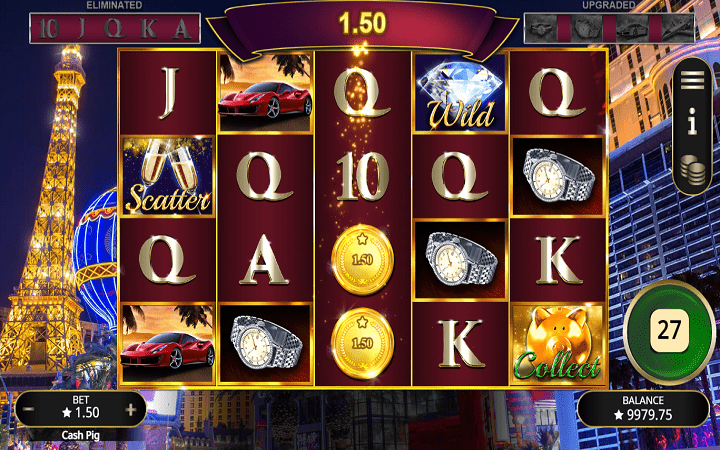Screen dimensions: 720x450
Task: Increase the bet with the plus button
Action: point(131,411)
